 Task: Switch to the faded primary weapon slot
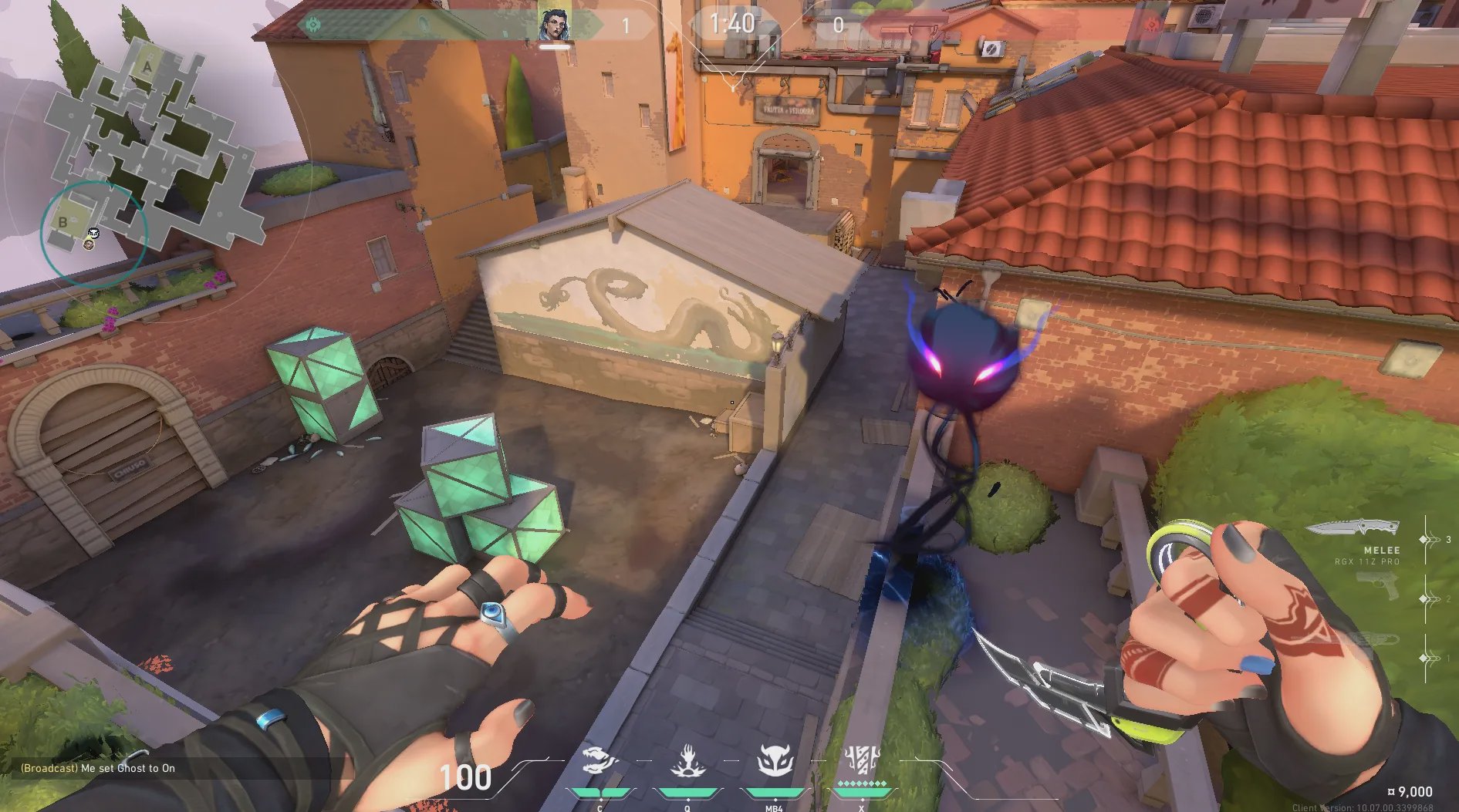[x=1374, y=639]
